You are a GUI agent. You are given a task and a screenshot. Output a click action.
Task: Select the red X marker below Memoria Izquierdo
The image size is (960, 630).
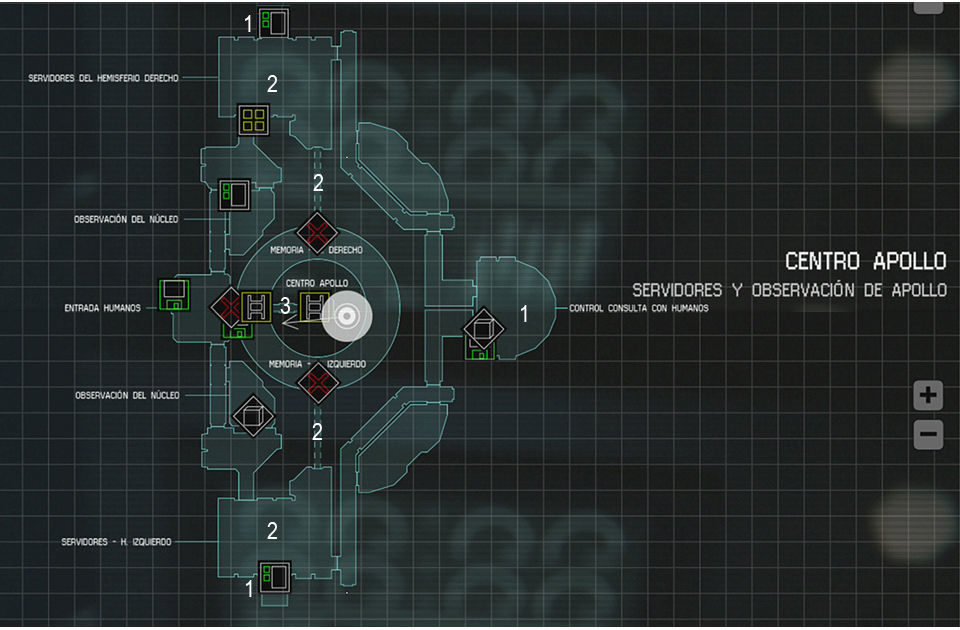tap(317, 383)
